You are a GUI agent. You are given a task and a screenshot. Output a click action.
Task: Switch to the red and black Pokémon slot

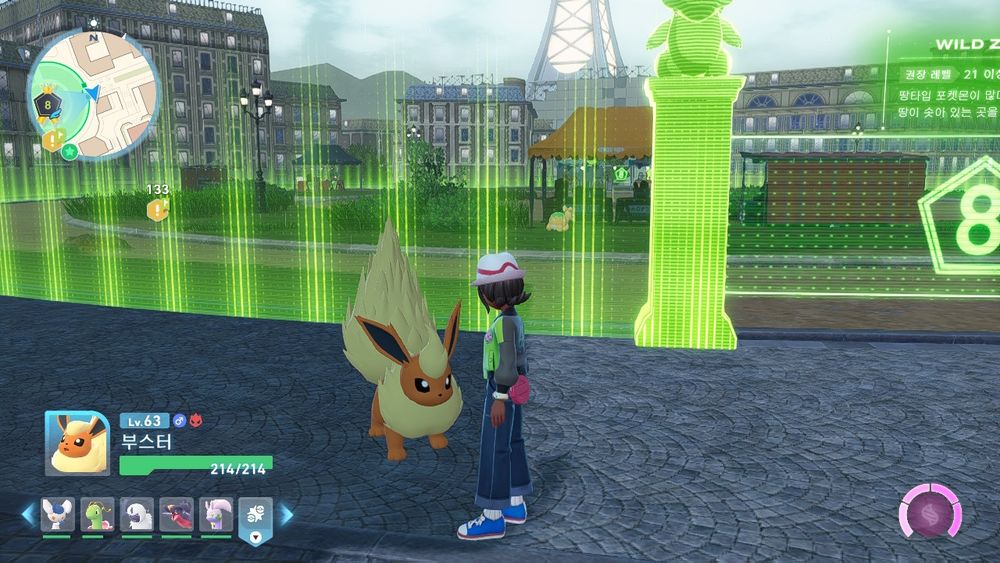tap(177, 514)
